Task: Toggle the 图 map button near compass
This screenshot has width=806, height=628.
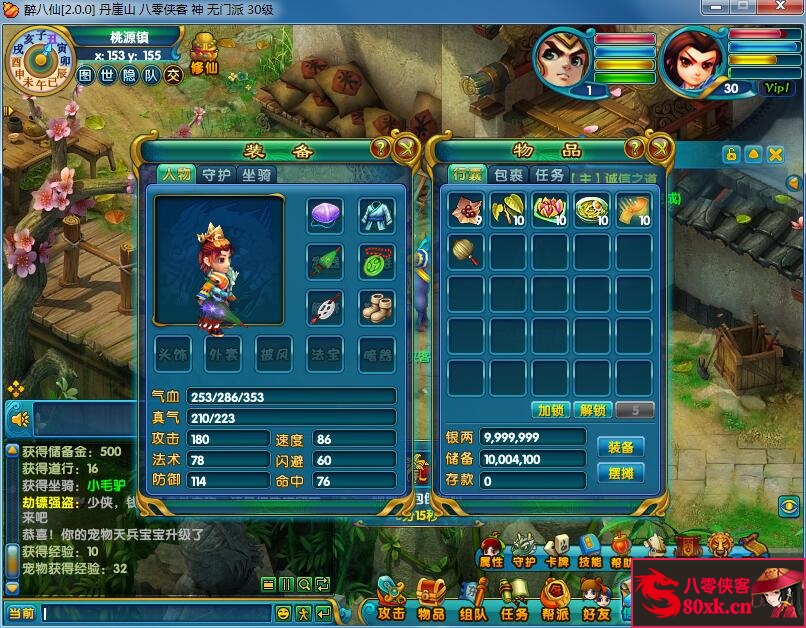Action: [86, 75]
